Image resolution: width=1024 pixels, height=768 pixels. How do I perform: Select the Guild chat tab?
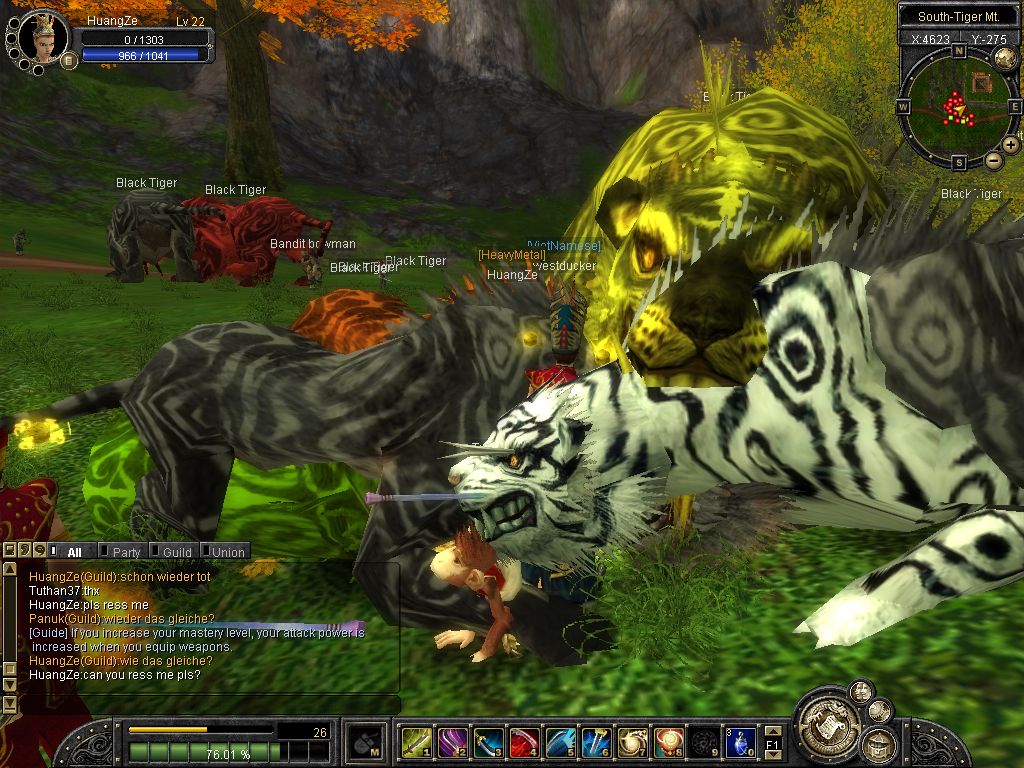[x=177, y=552]
